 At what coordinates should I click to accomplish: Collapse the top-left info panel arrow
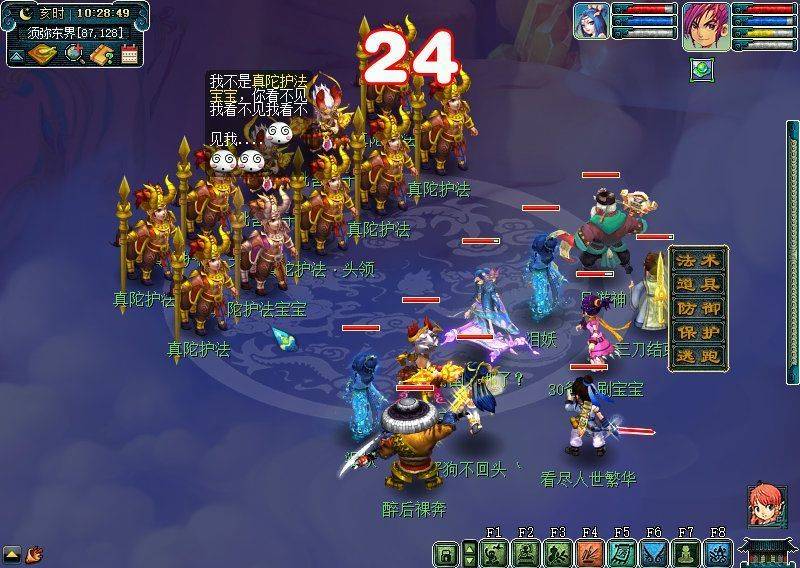pos(16,56)
